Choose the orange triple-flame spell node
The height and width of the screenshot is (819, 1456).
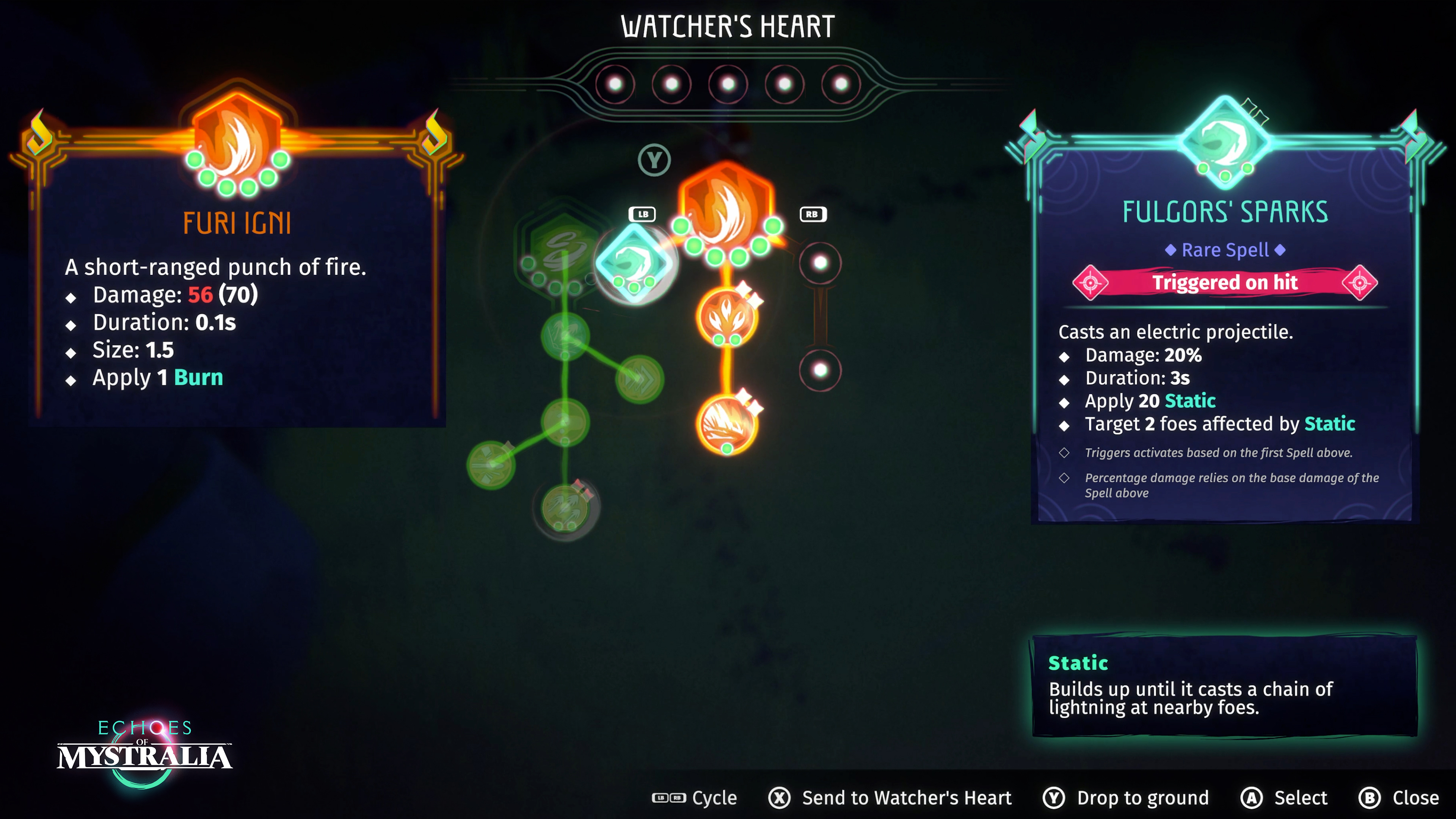[x=727, y=317]
